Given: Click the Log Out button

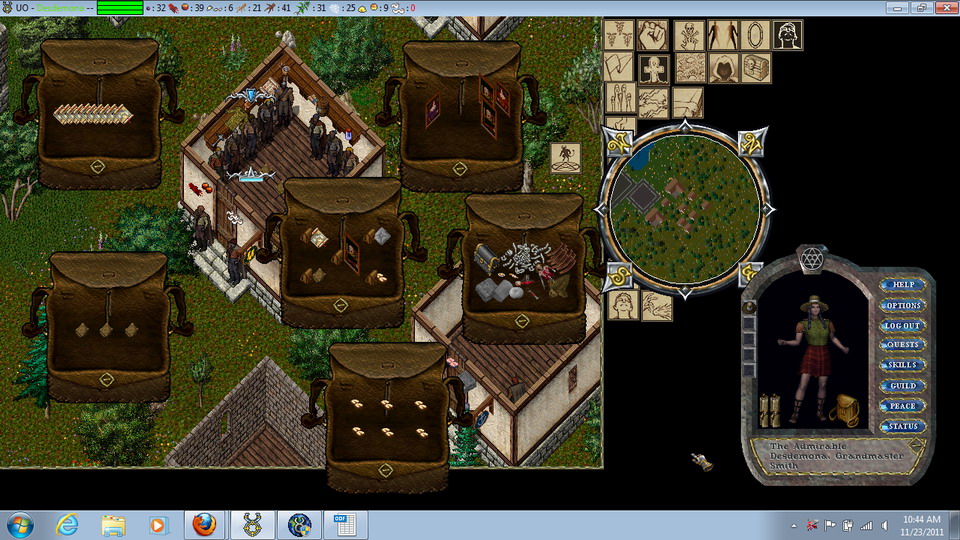Looking at the screenshot, I should pos(903,325).
